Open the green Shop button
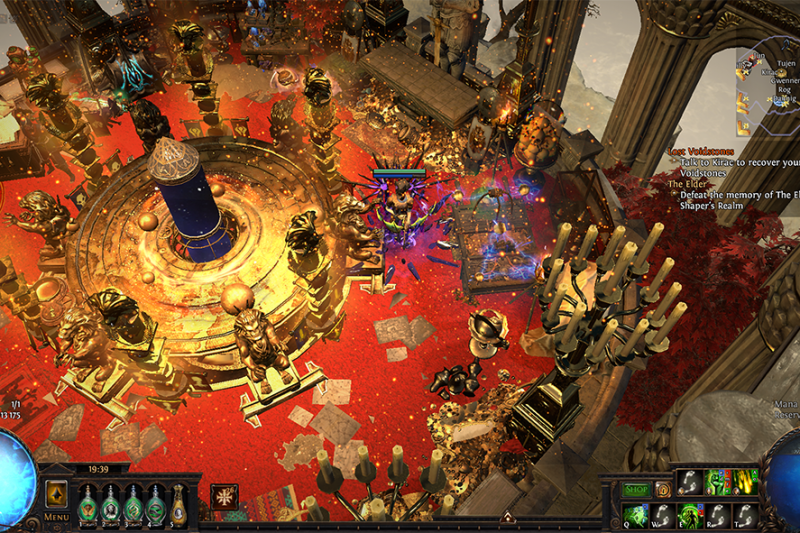This screenshot has width=800, height=533. tap(637, 490)
